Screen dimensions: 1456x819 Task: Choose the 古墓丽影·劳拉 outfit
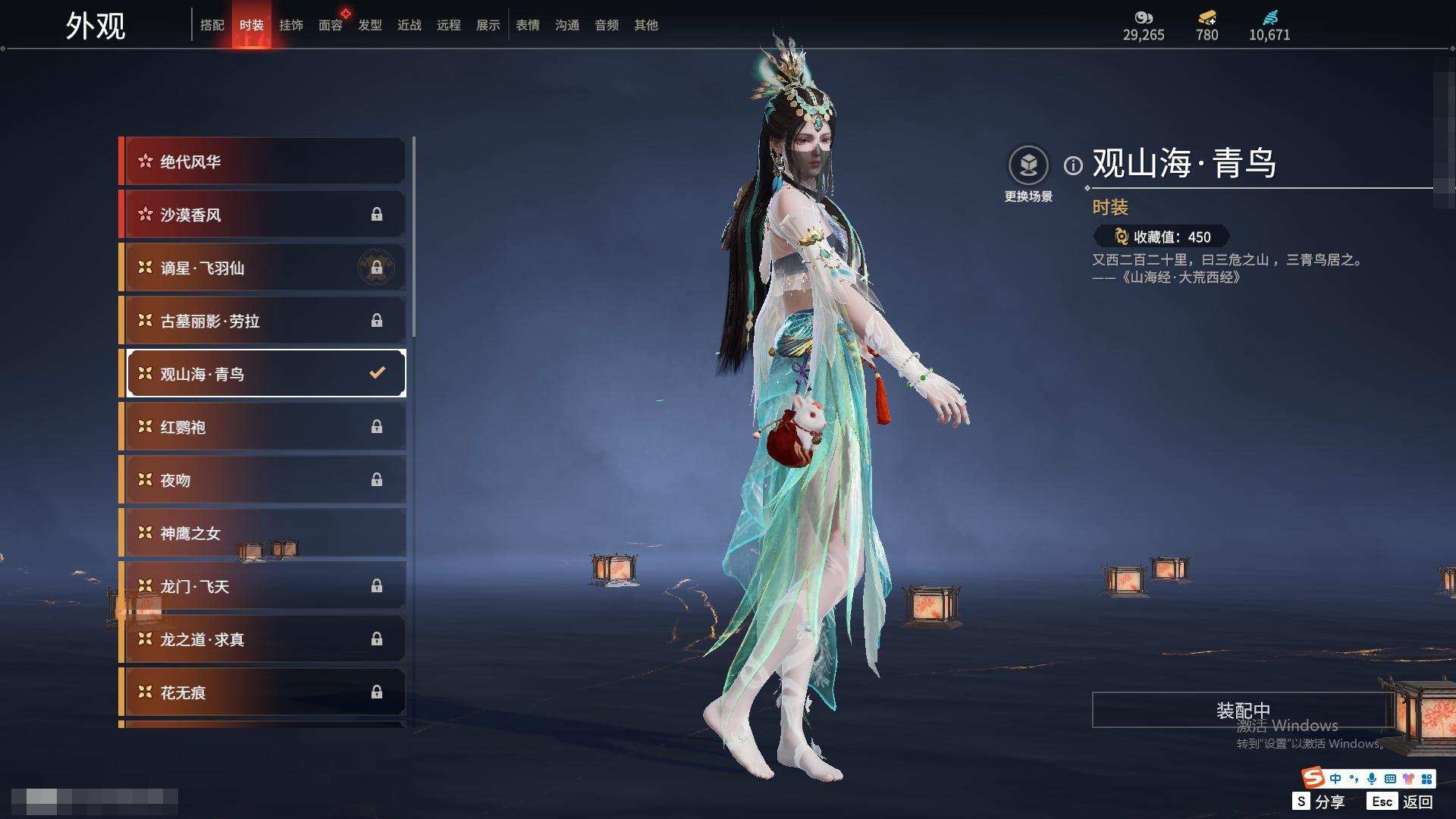pos(262,321)
